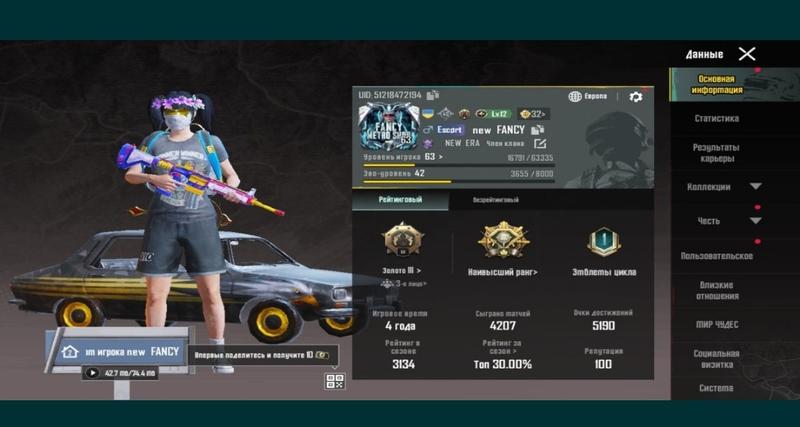Open Близкие отношения in the side menu

pyautogui.click(x=717, y=291)
